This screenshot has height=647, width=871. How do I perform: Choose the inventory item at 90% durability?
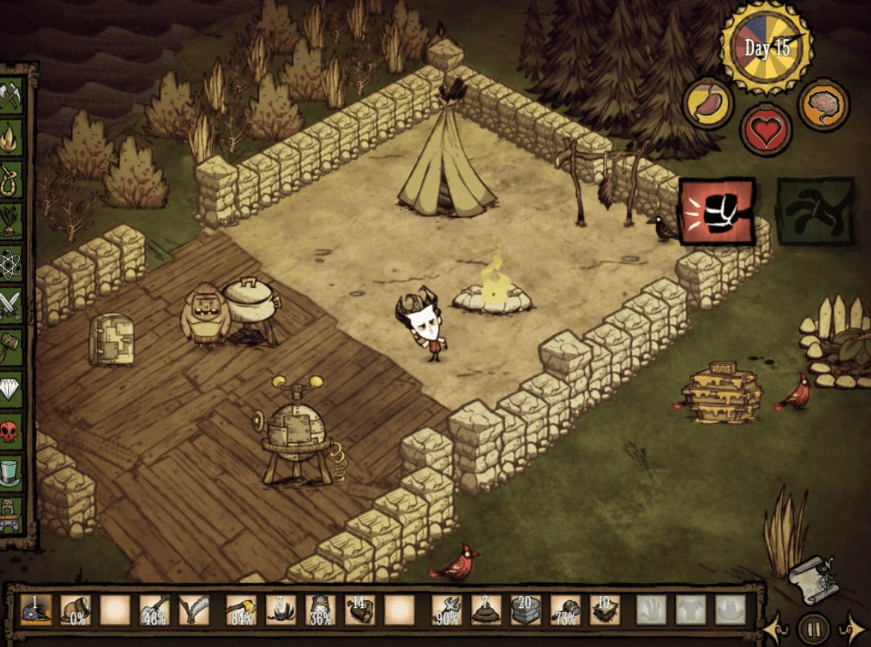(447, 610)
